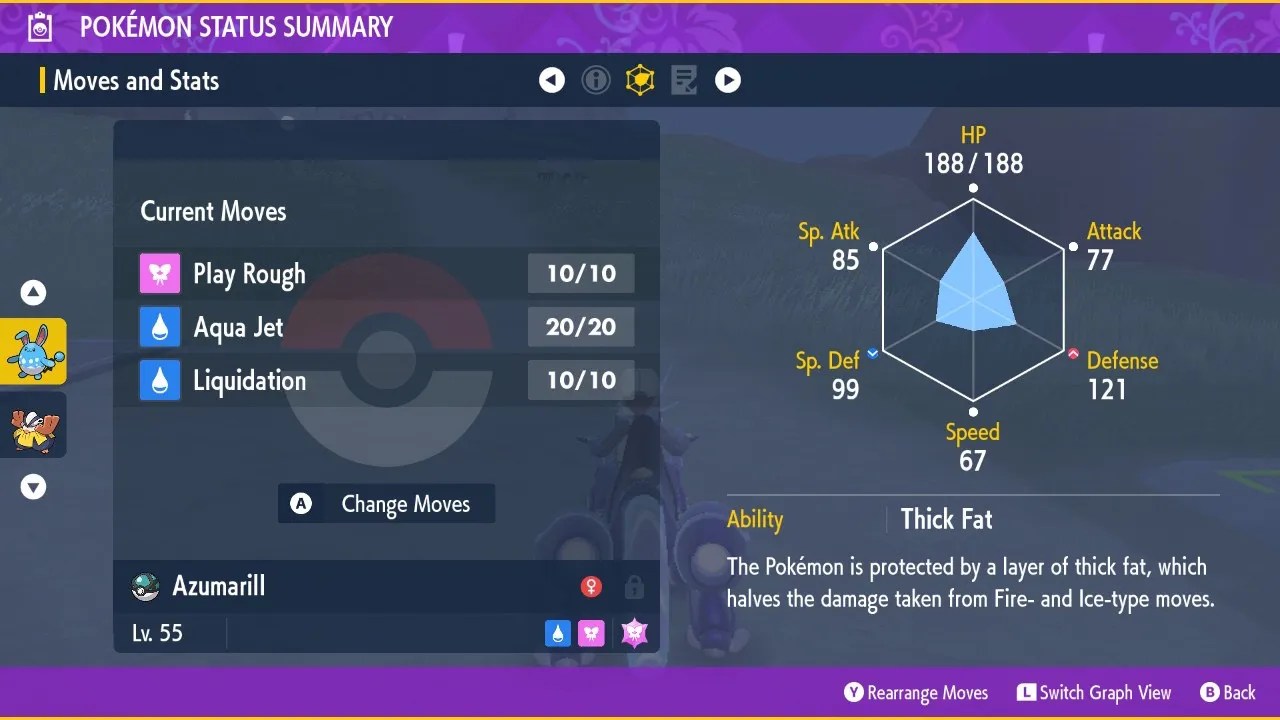Click the up arrow in the party sidebar
Screen dimensions: 1280x720
(x=33, y=292)
